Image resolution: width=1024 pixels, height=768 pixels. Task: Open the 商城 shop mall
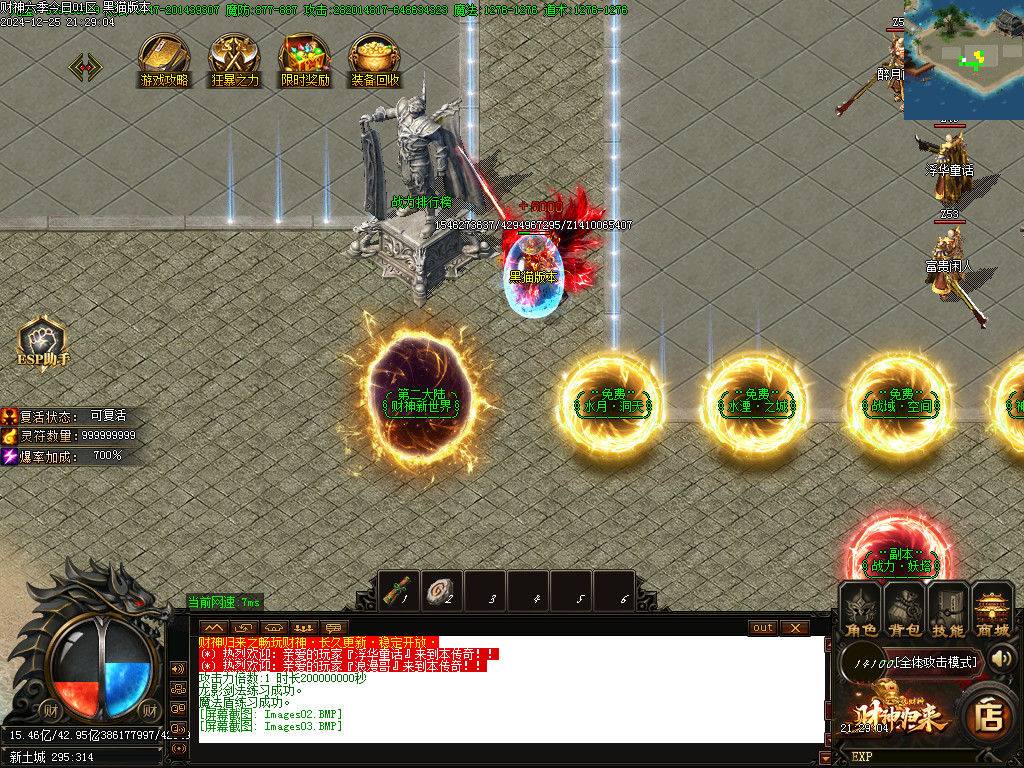pyautogui.click(x=993, y=610)
